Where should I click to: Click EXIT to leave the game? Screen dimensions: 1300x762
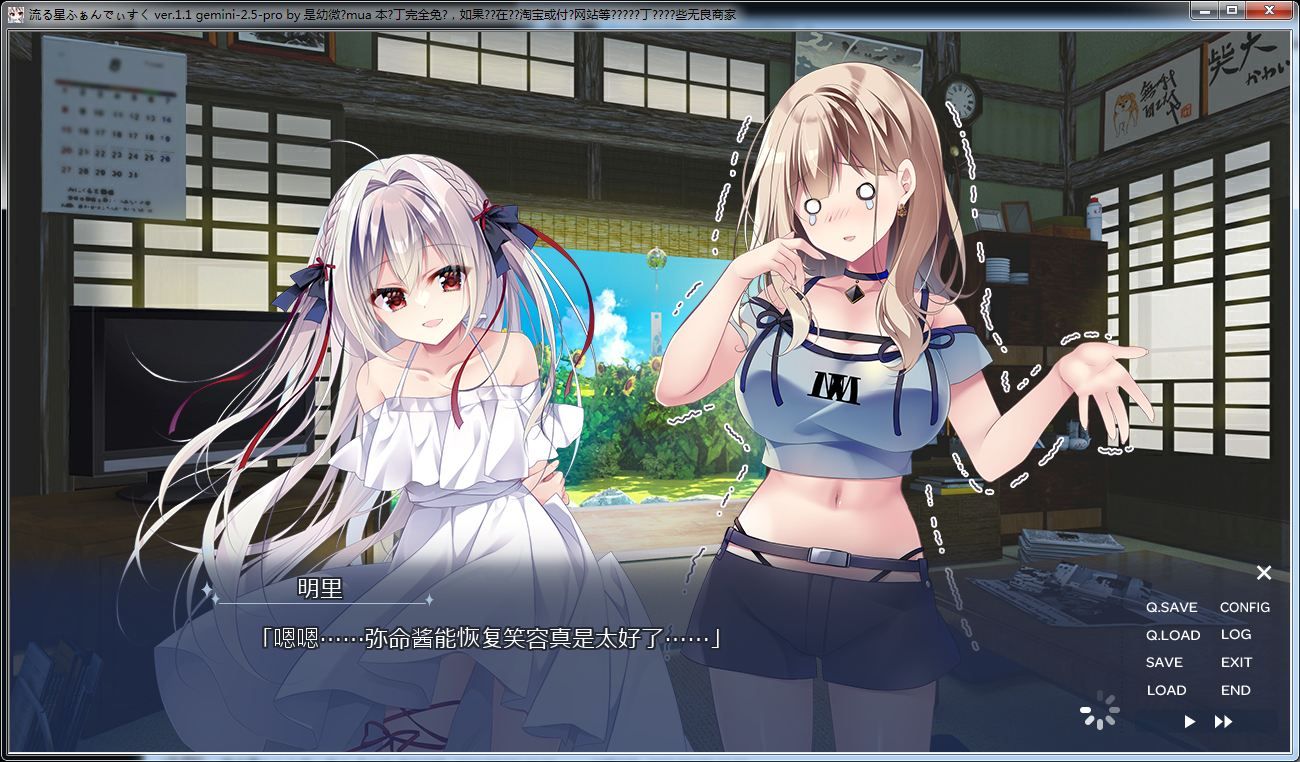[x=1236, y=662]
